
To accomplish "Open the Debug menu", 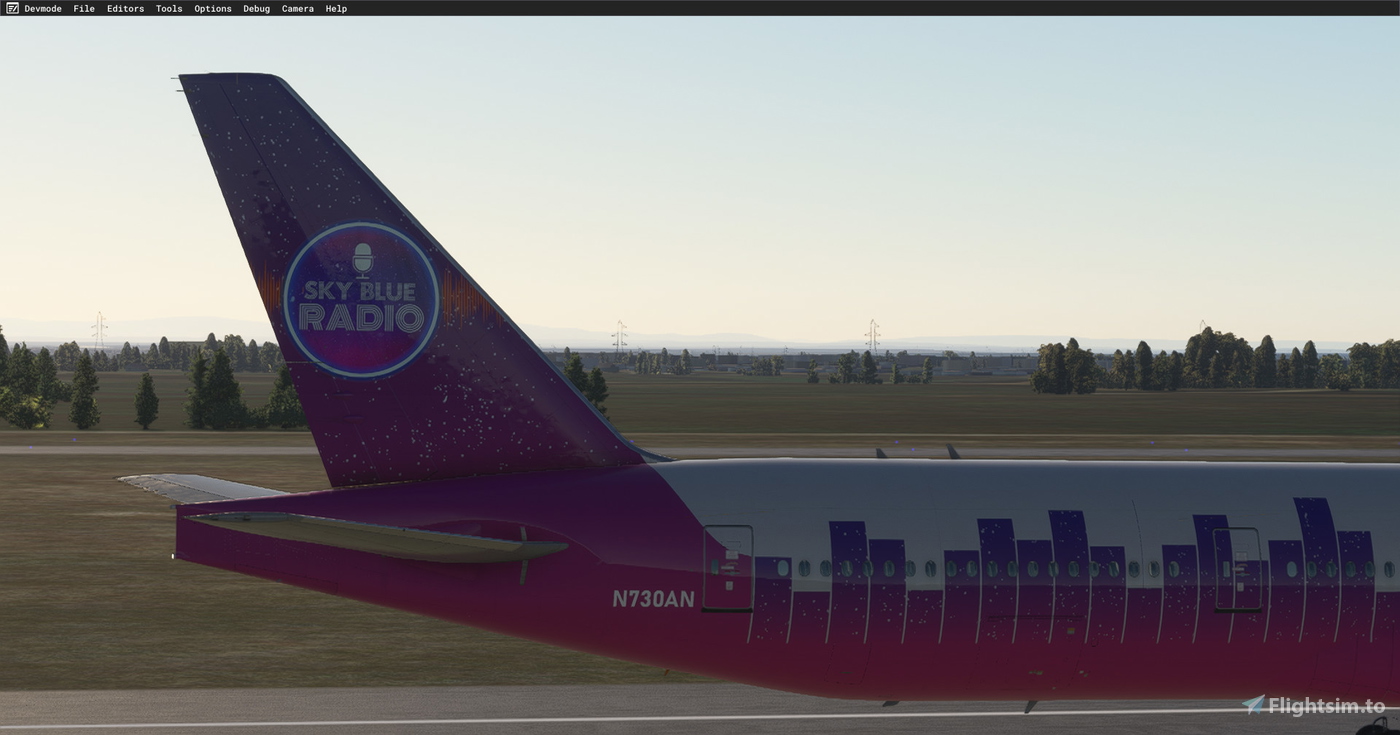I will pos(256,8).
